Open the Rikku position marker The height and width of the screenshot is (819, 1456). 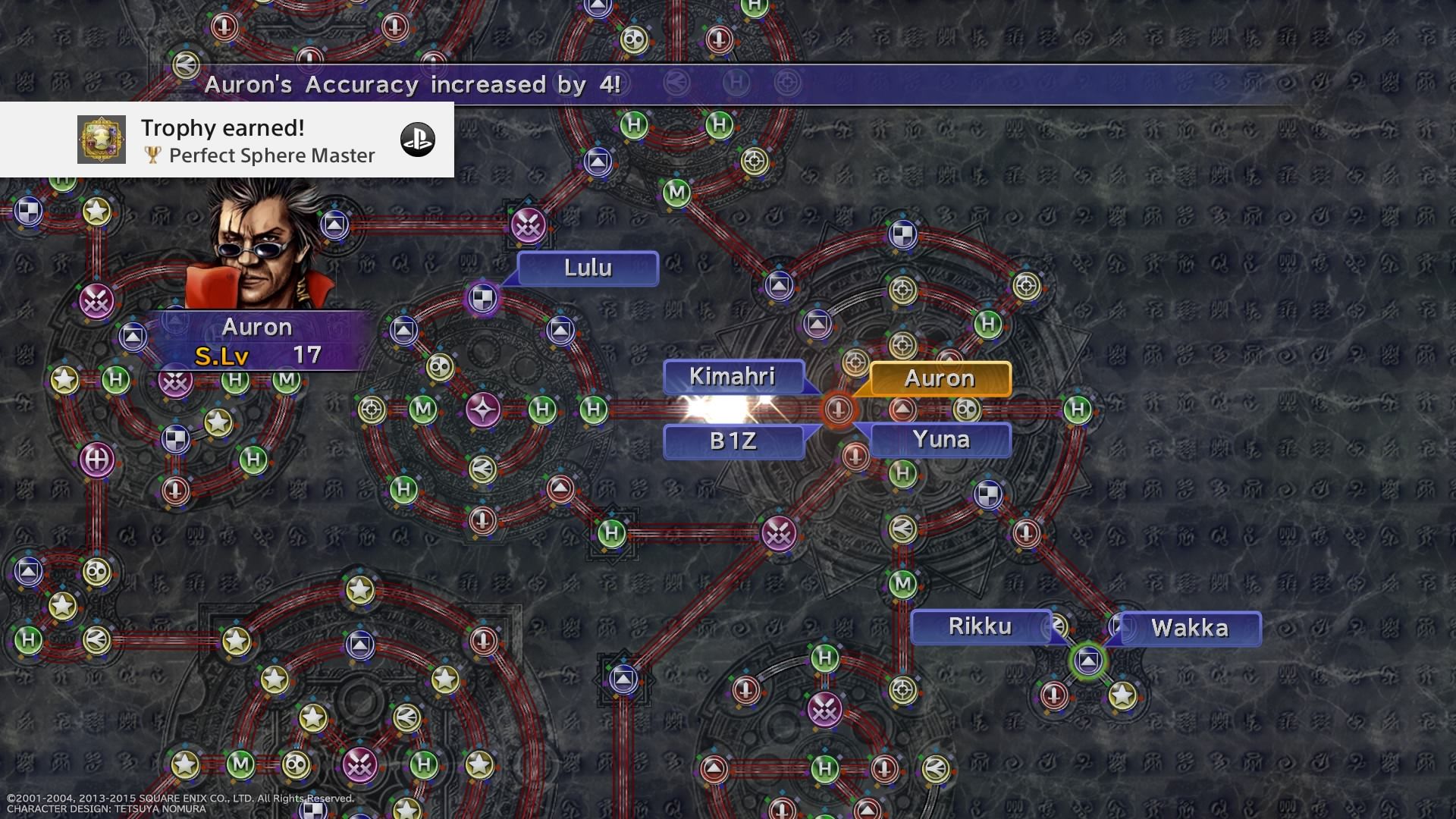pyautogui.click(x=981, y=627)
